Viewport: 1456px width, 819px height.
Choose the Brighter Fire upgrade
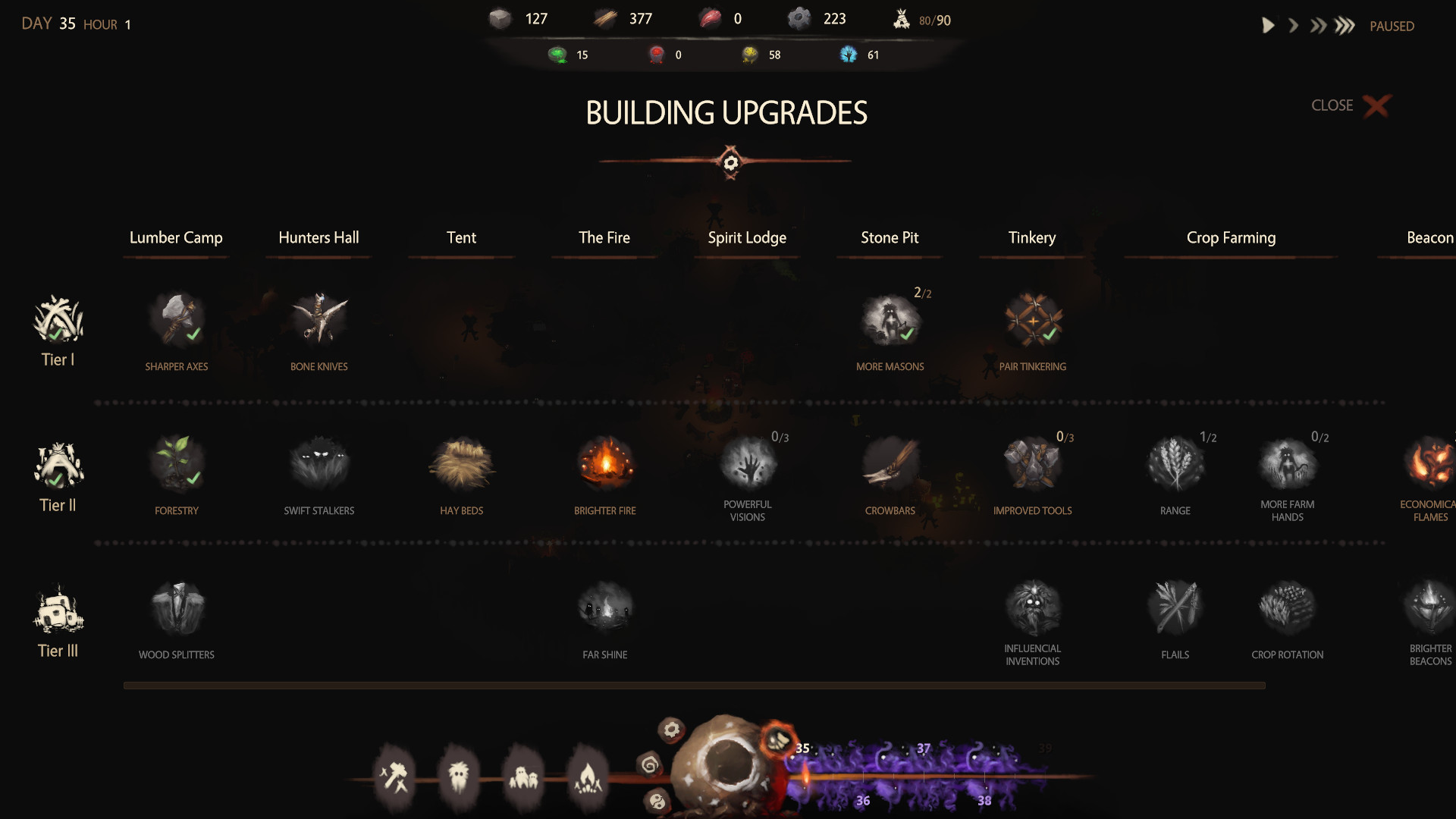pos(604,463)
